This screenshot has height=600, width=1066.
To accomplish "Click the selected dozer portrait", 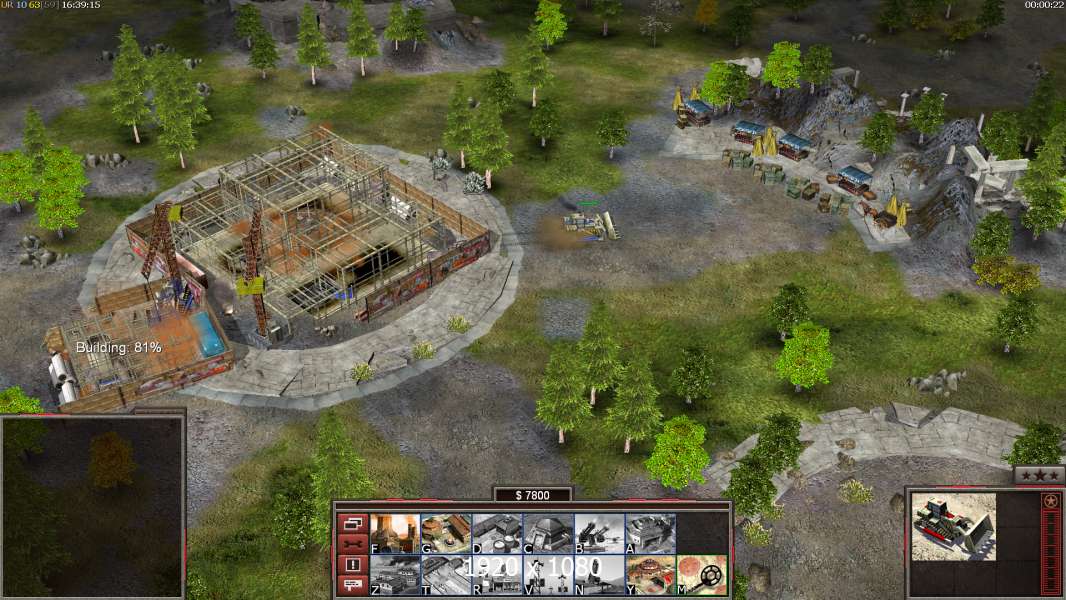I will coord(954,526).
